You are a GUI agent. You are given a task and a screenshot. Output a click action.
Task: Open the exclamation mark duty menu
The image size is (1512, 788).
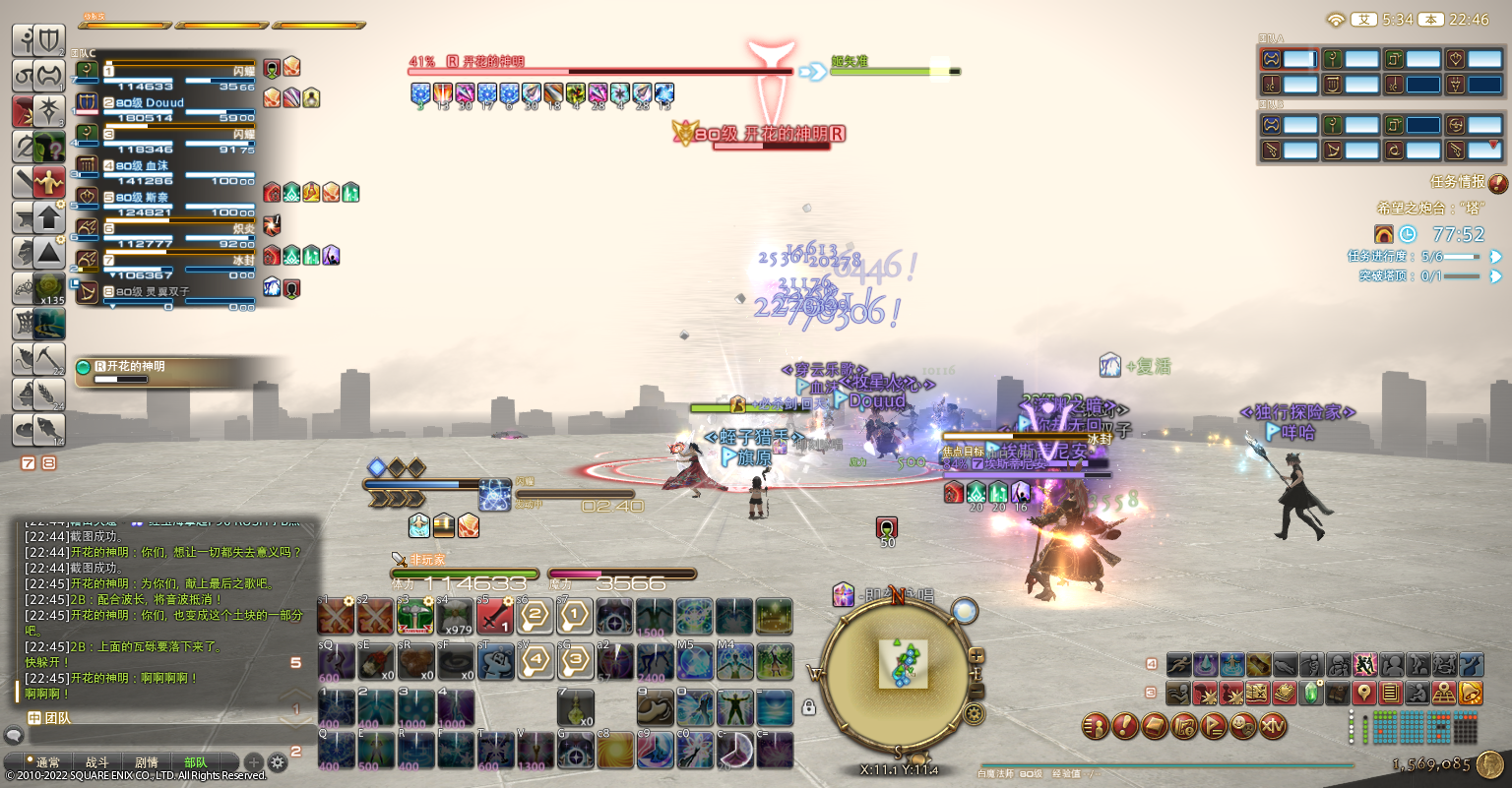[1125, 727]
